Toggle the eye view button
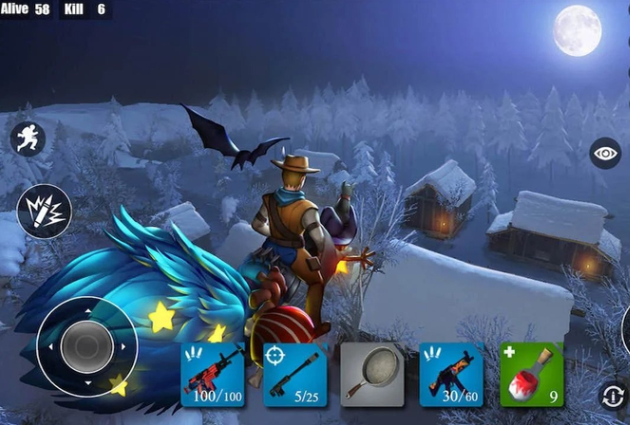Image resolution: width=630 pixels, height=425 pixels. (605, 153)
